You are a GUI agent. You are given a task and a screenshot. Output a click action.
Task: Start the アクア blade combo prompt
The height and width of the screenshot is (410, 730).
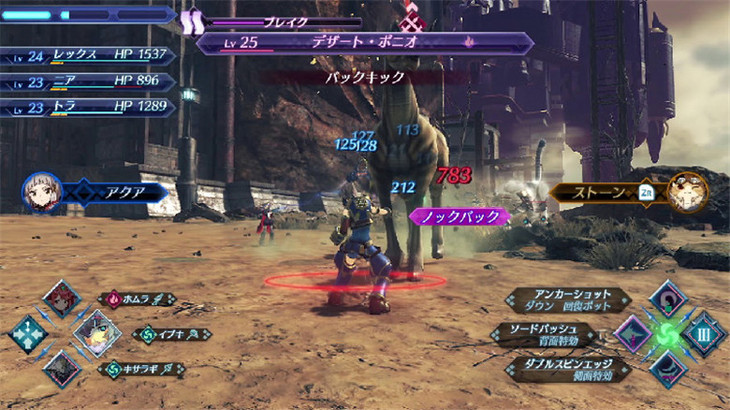click(x=113, y=192)
